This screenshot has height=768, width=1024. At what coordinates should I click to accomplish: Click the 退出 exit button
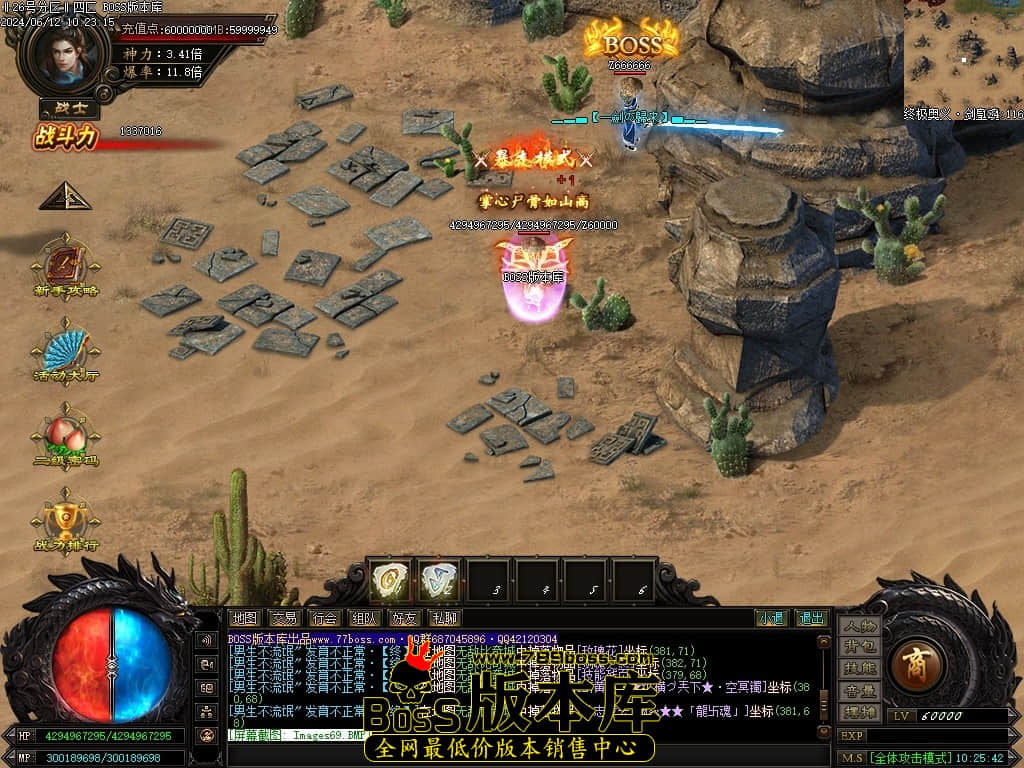pos(811,619)
